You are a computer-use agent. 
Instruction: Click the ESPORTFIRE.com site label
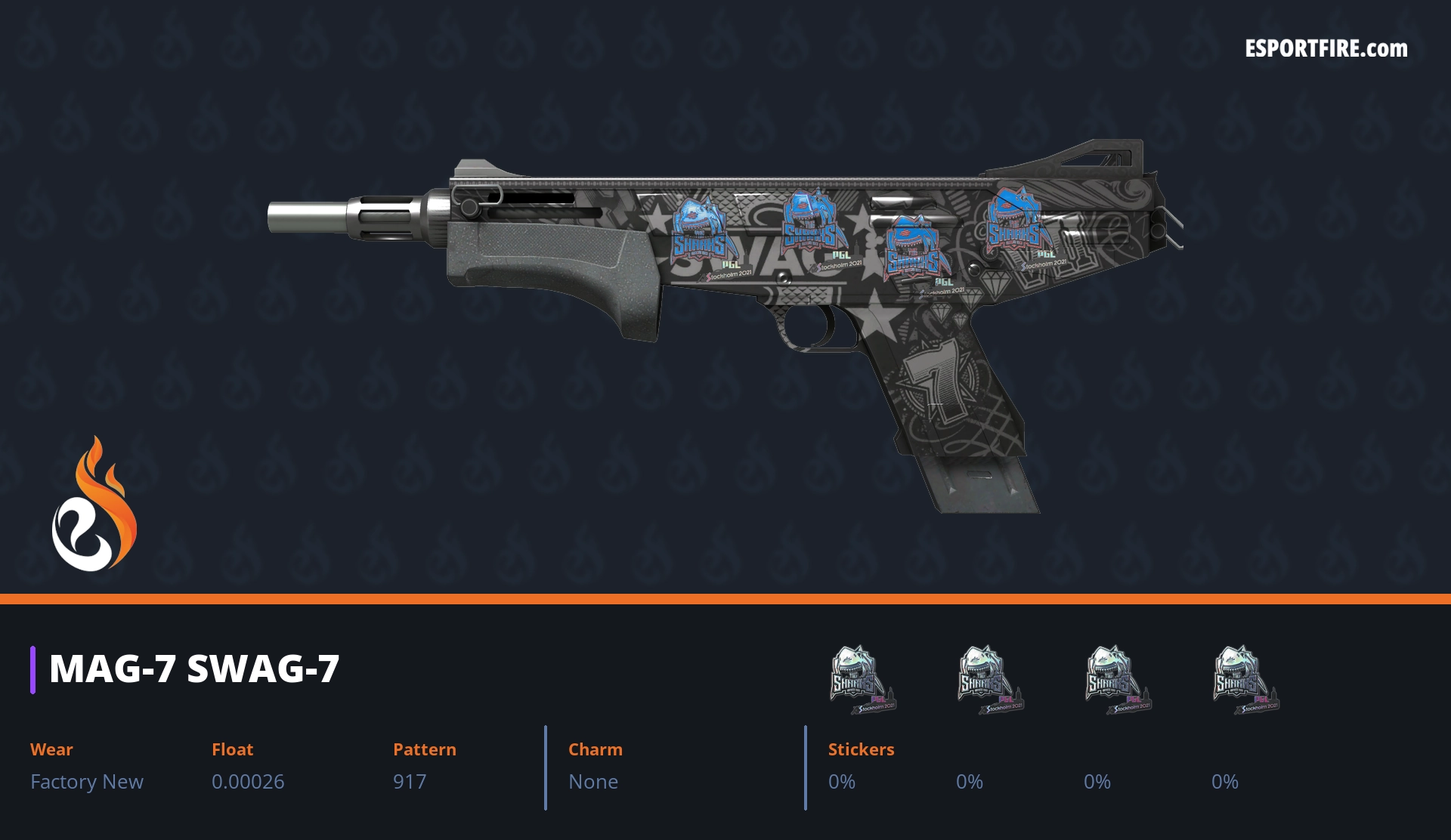[x=1326, y=49]
